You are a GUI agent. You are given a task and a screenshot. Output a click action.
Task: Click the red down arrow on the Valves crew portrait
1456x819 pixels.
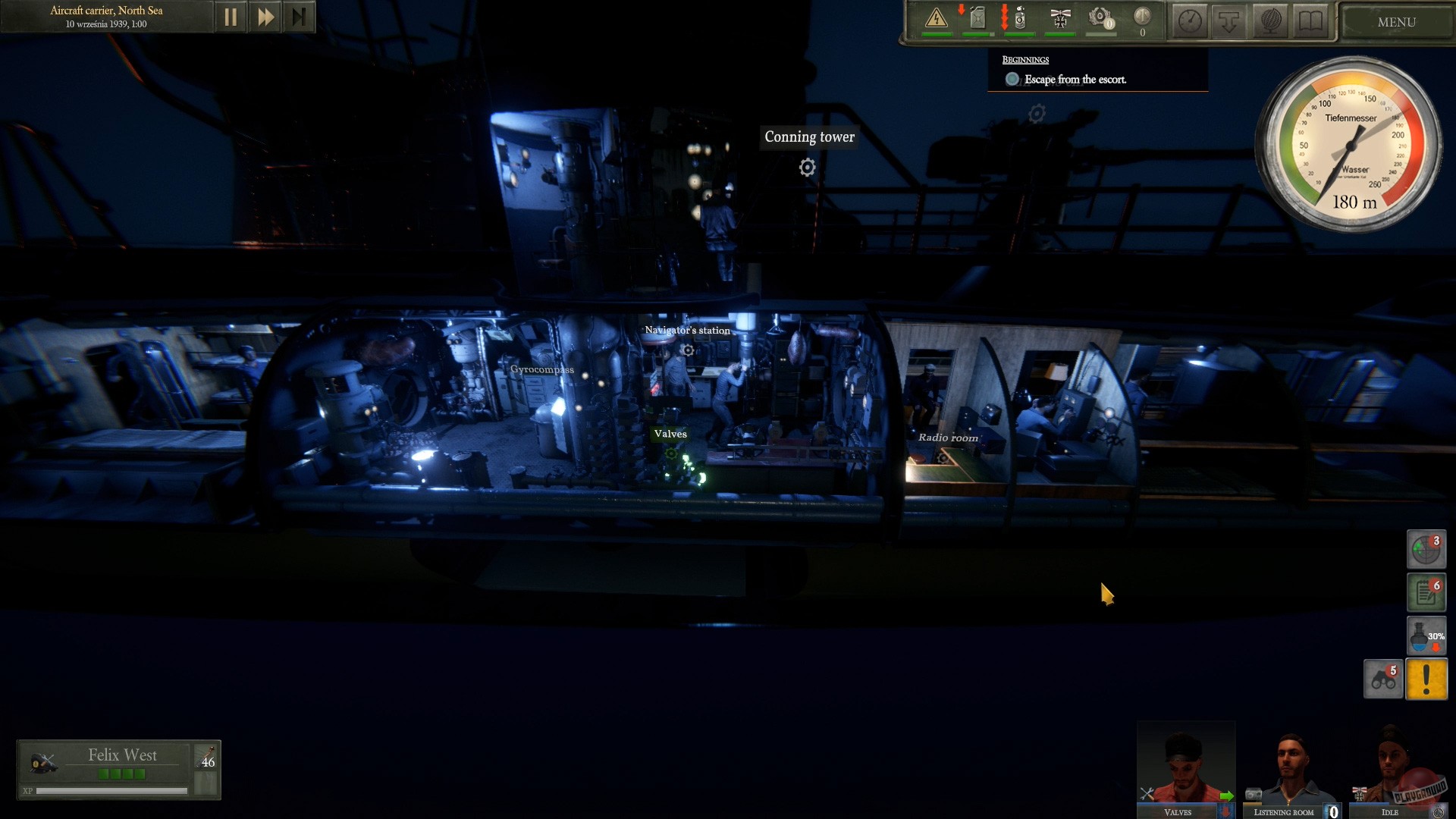[x=1225, y=810]
